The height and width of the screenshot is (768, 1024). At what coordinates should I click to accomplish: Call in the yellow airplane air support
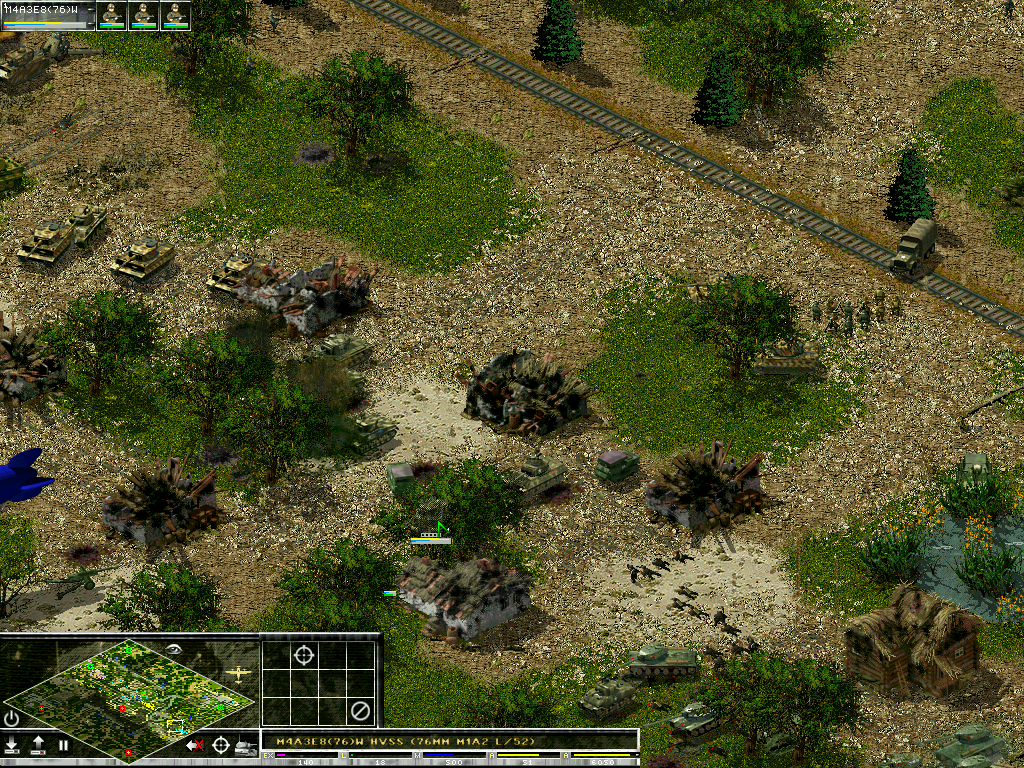click(238, 675)
